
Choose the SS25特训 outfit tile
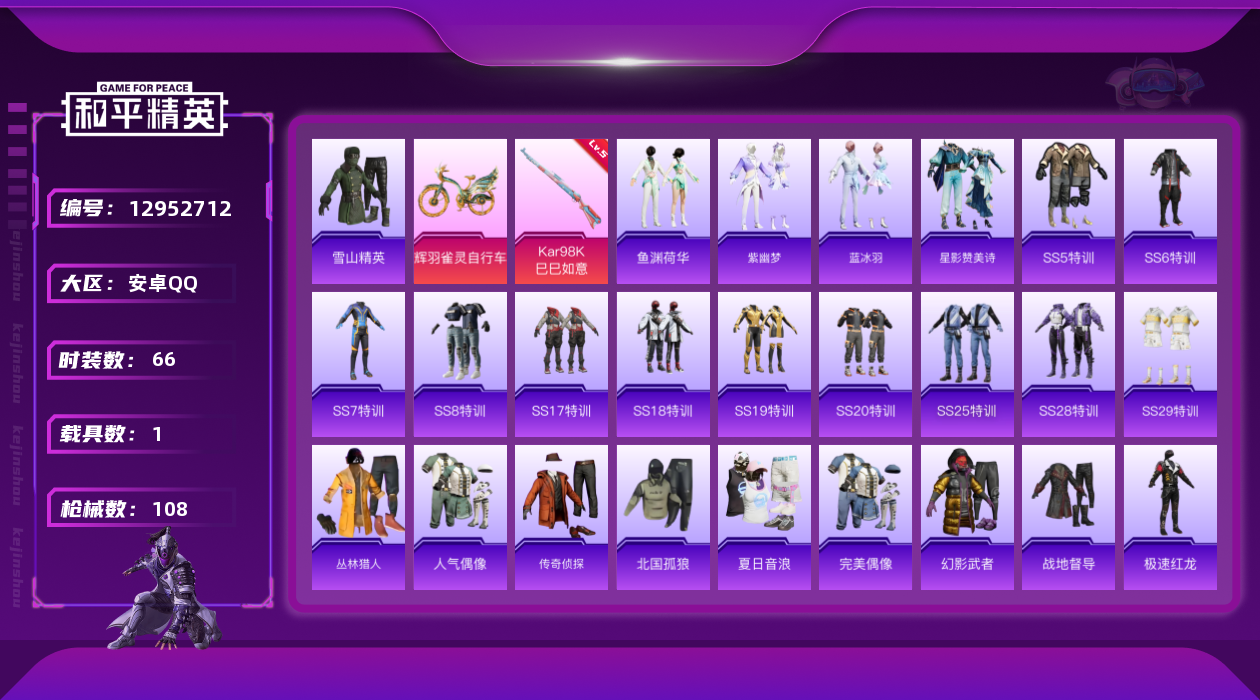point(967,364)
